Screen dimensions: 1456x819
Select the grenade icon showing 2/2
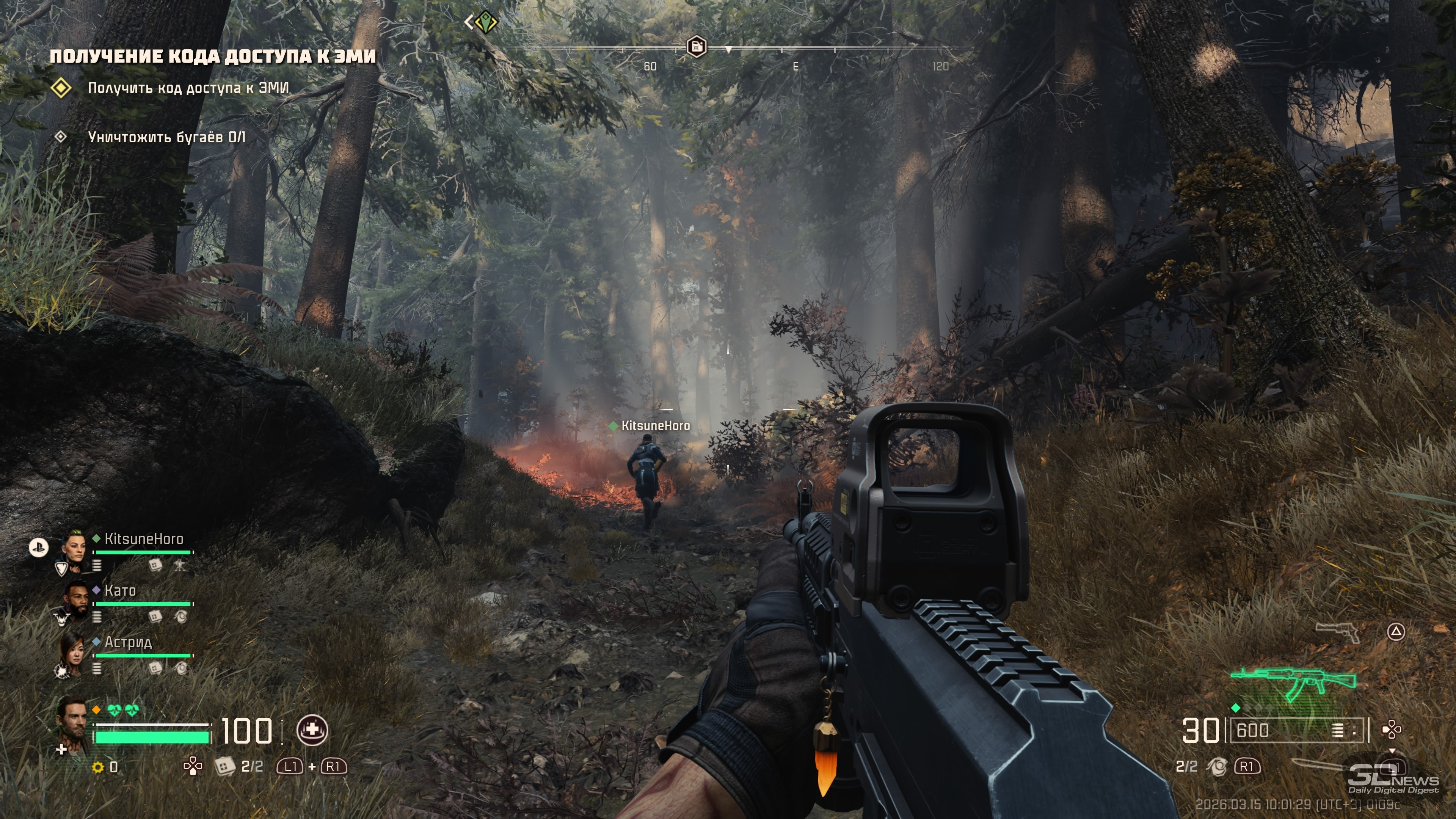point(1218,766)
